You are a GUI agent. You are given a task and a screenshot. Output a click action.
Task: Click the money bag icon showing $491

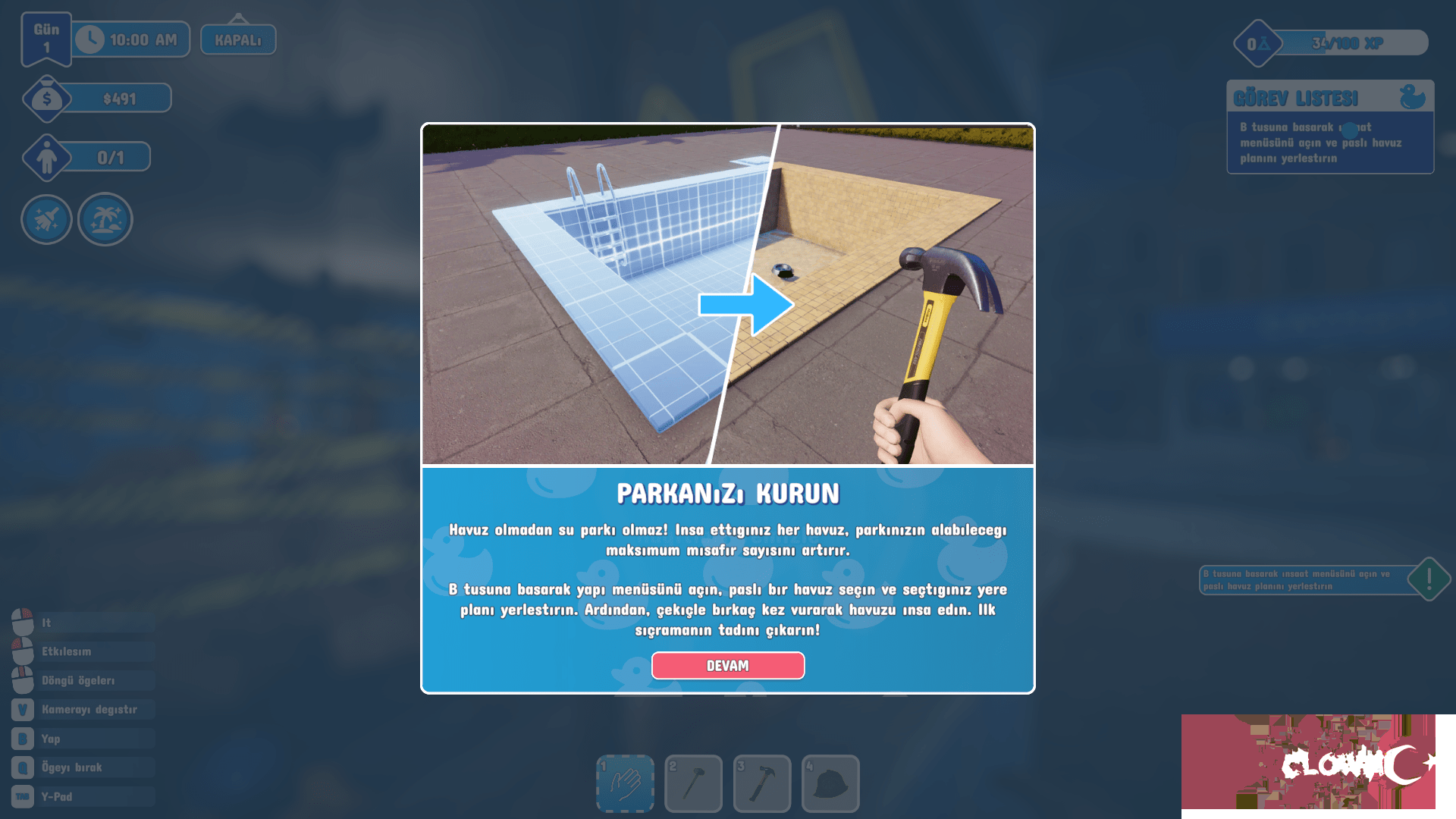pyautogui.click(x=45, y=97)
